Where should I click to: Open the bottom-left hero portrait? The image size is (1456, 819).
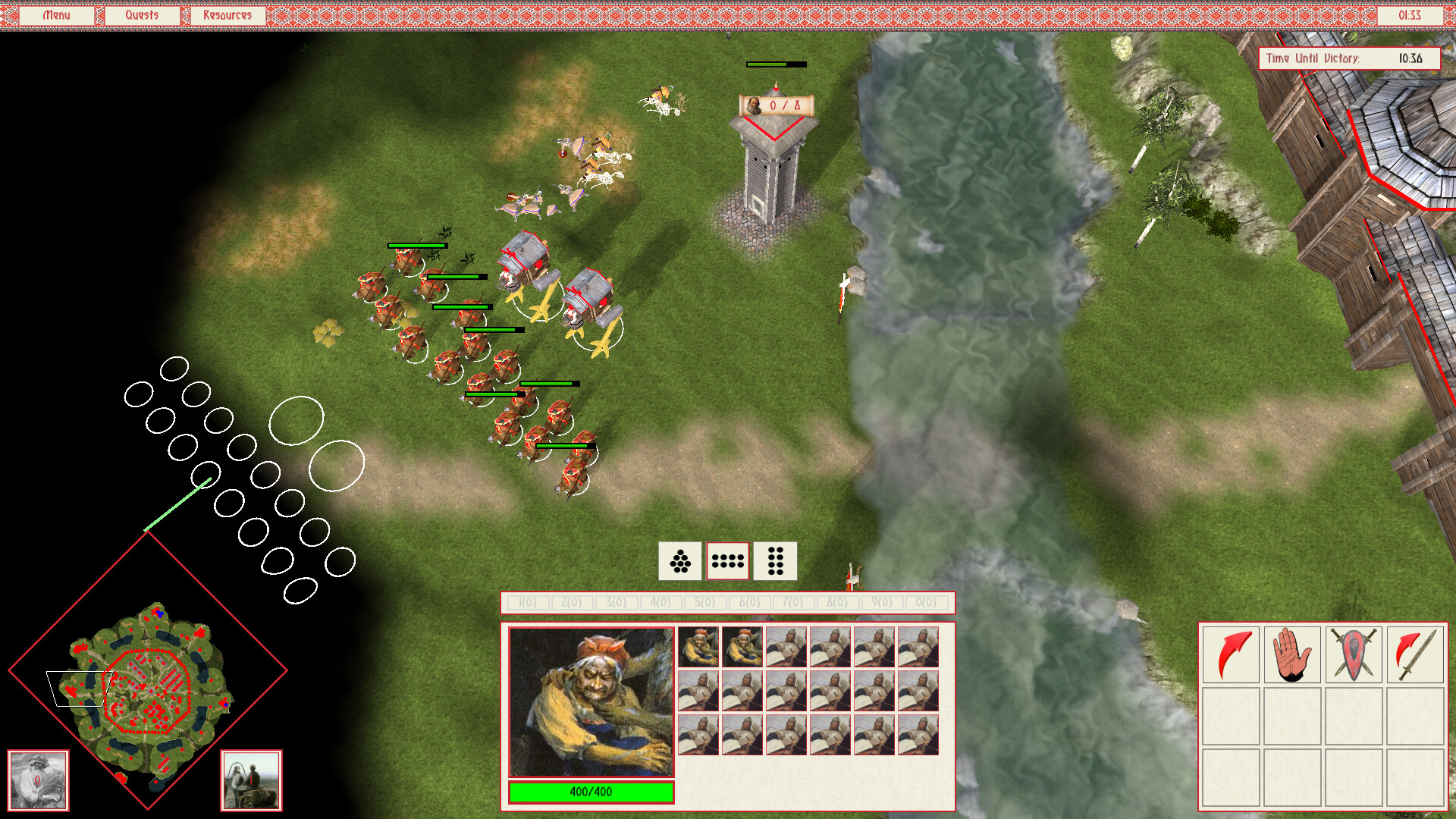pyautogui.click(x=37, y=780)
